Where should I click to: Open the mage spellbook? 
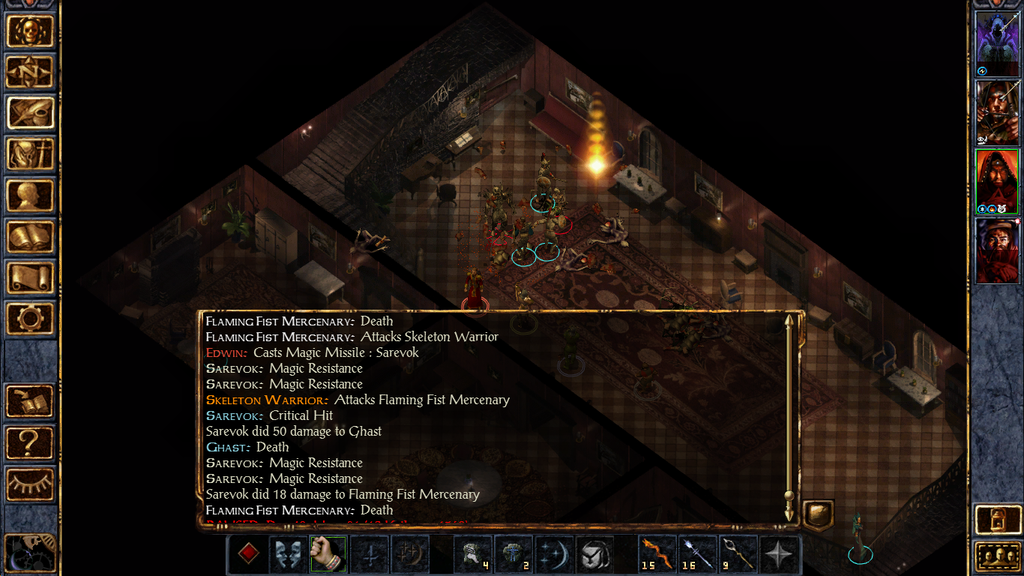pos(30,236)
